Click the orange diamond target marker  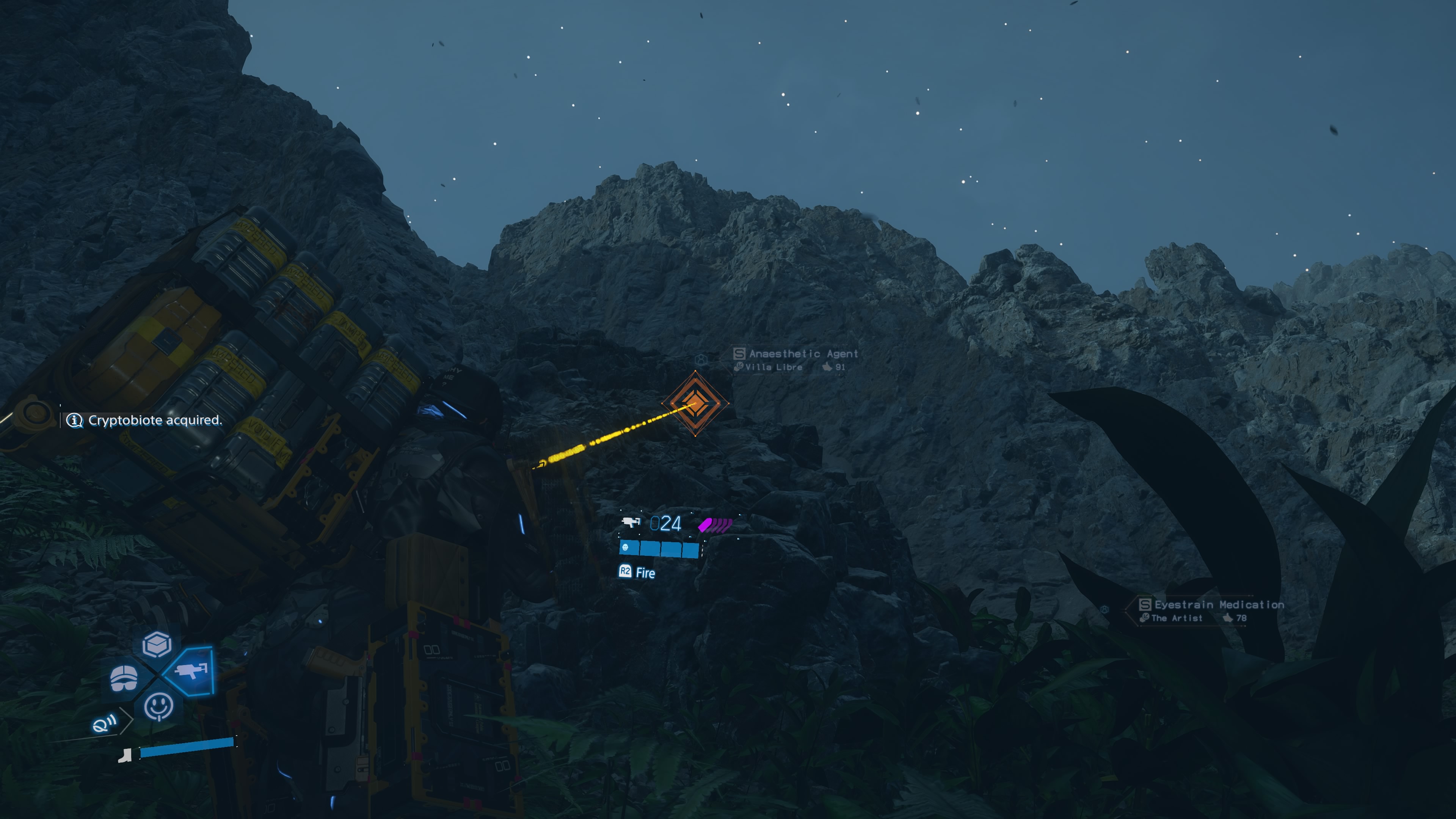click(x=695, y=403)
